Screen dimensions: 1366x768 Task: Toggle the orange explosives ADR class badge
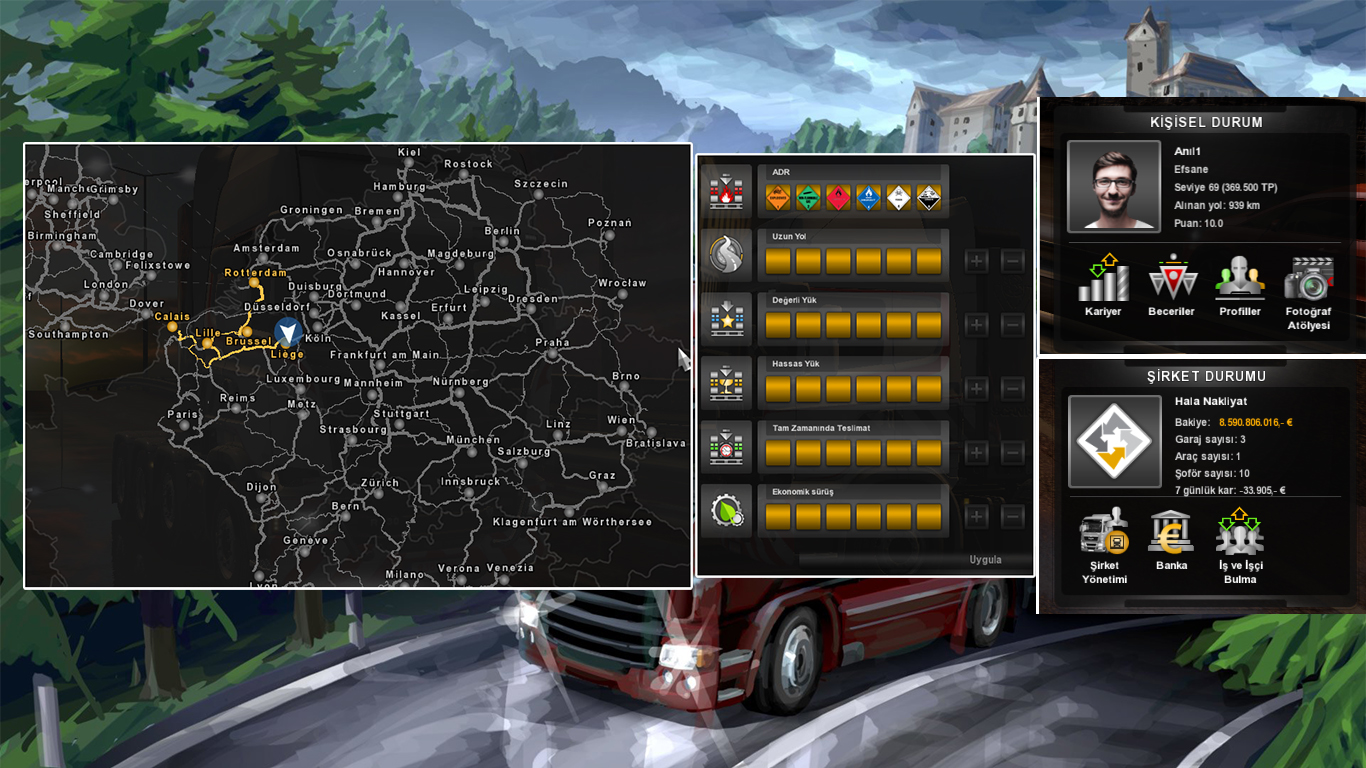click(778, 196)
